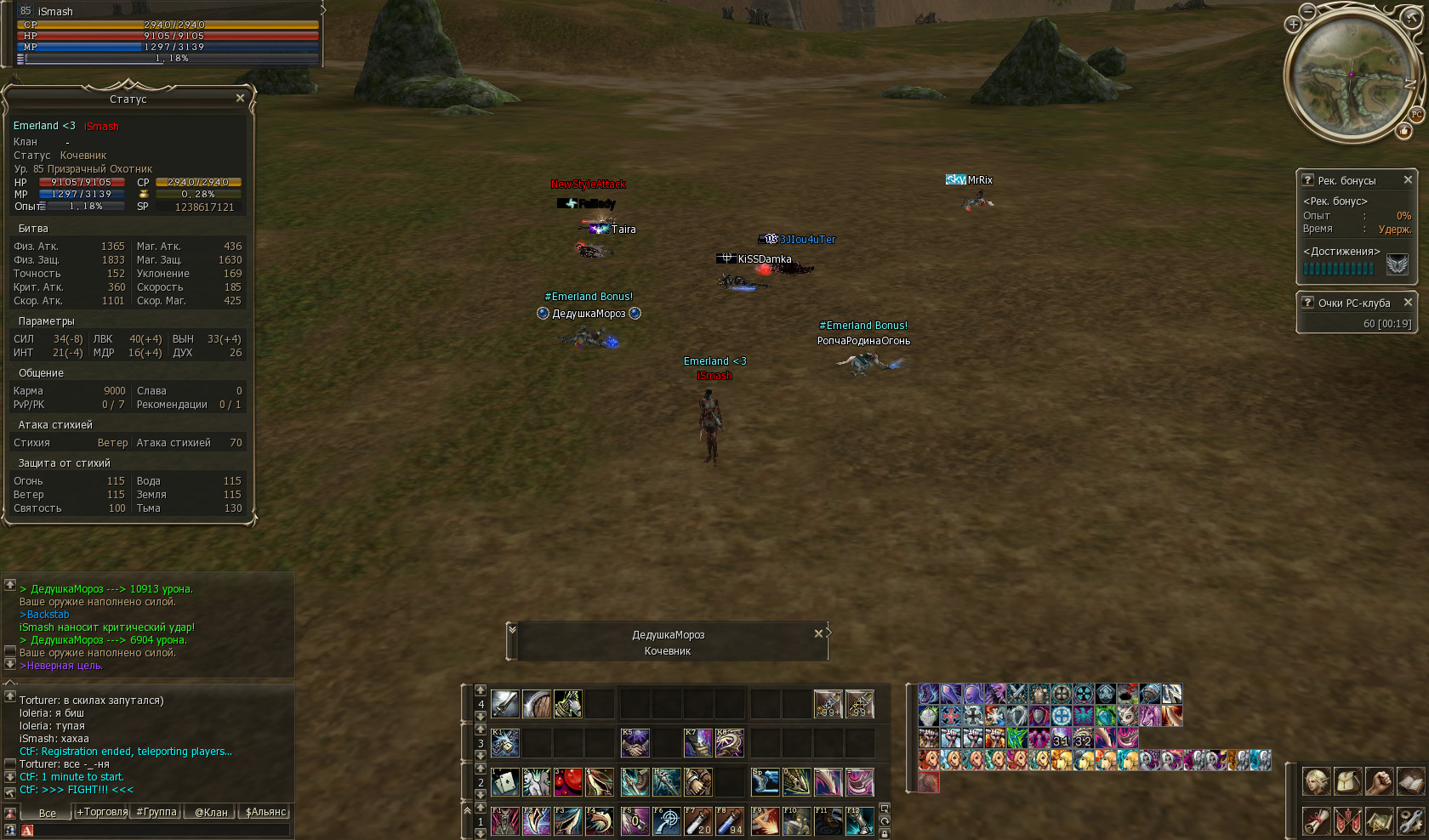Zoom in the minimap with plus button

pyautogui.click(x=1293, y=25)
